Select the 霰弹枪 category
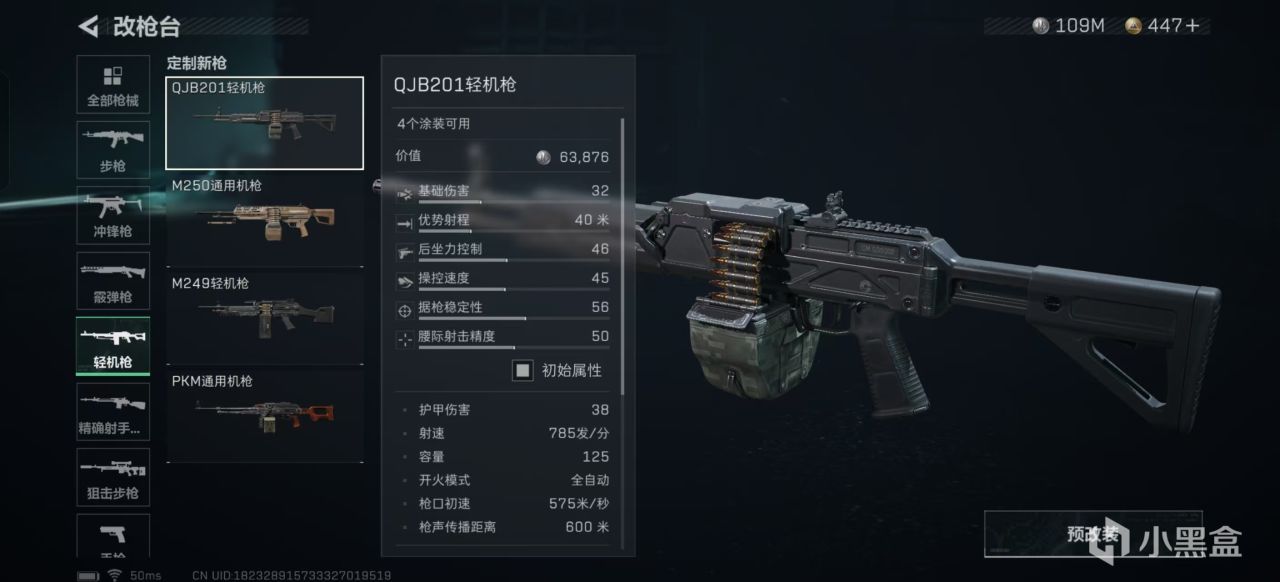This screenshot has width=1280, height=582. pyautogui.click(x=113, y=281)
